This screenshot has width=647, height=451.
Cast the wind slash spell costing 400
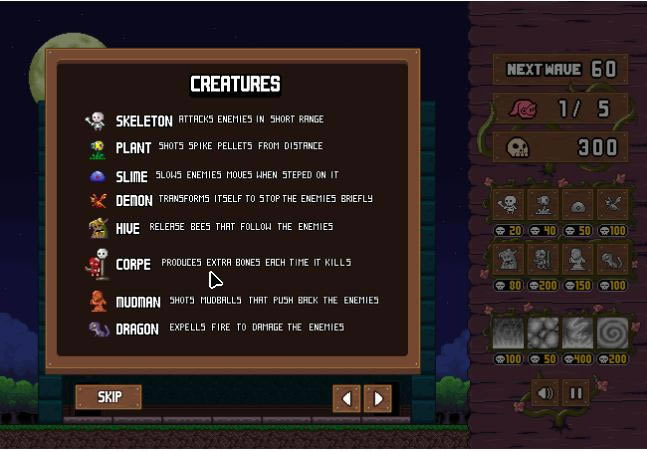coord(578,333)
